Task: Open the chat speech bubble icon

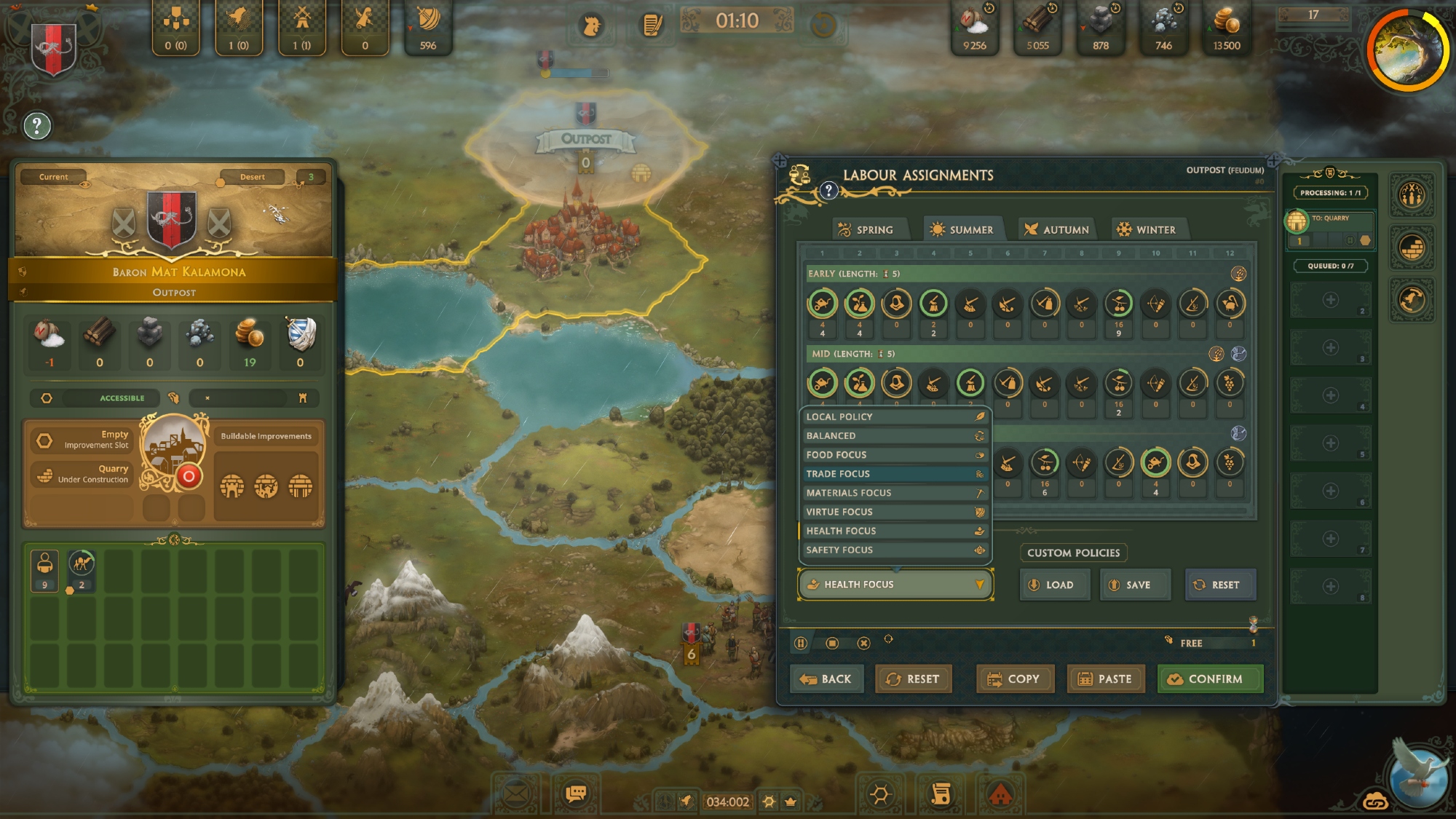Action: (x=576, y=793)
